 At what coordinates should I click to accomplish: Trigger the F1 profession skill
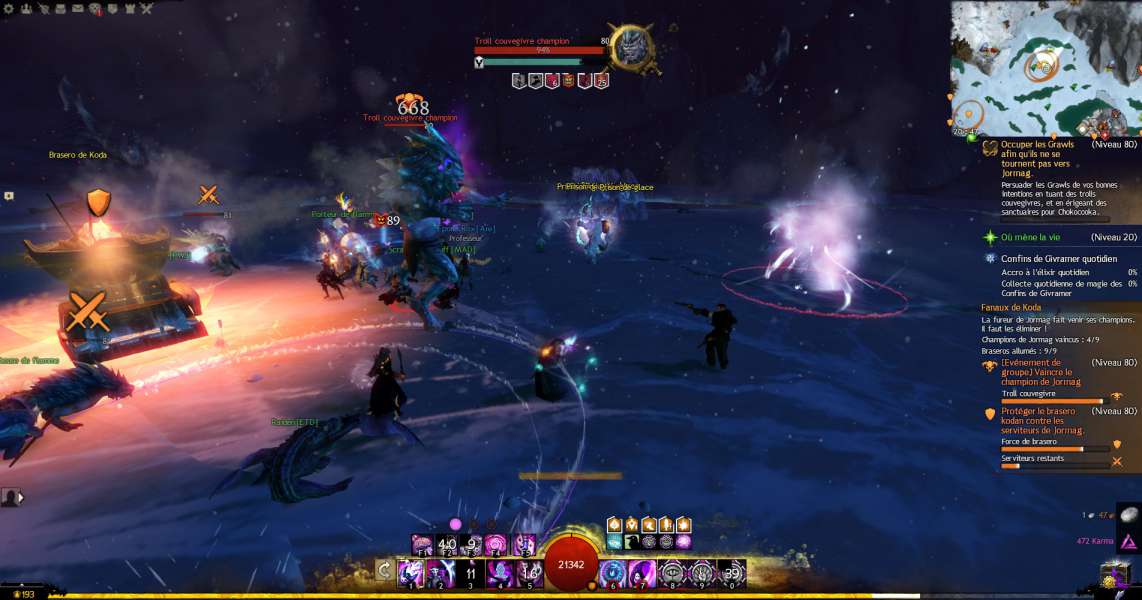coord(422,545)
